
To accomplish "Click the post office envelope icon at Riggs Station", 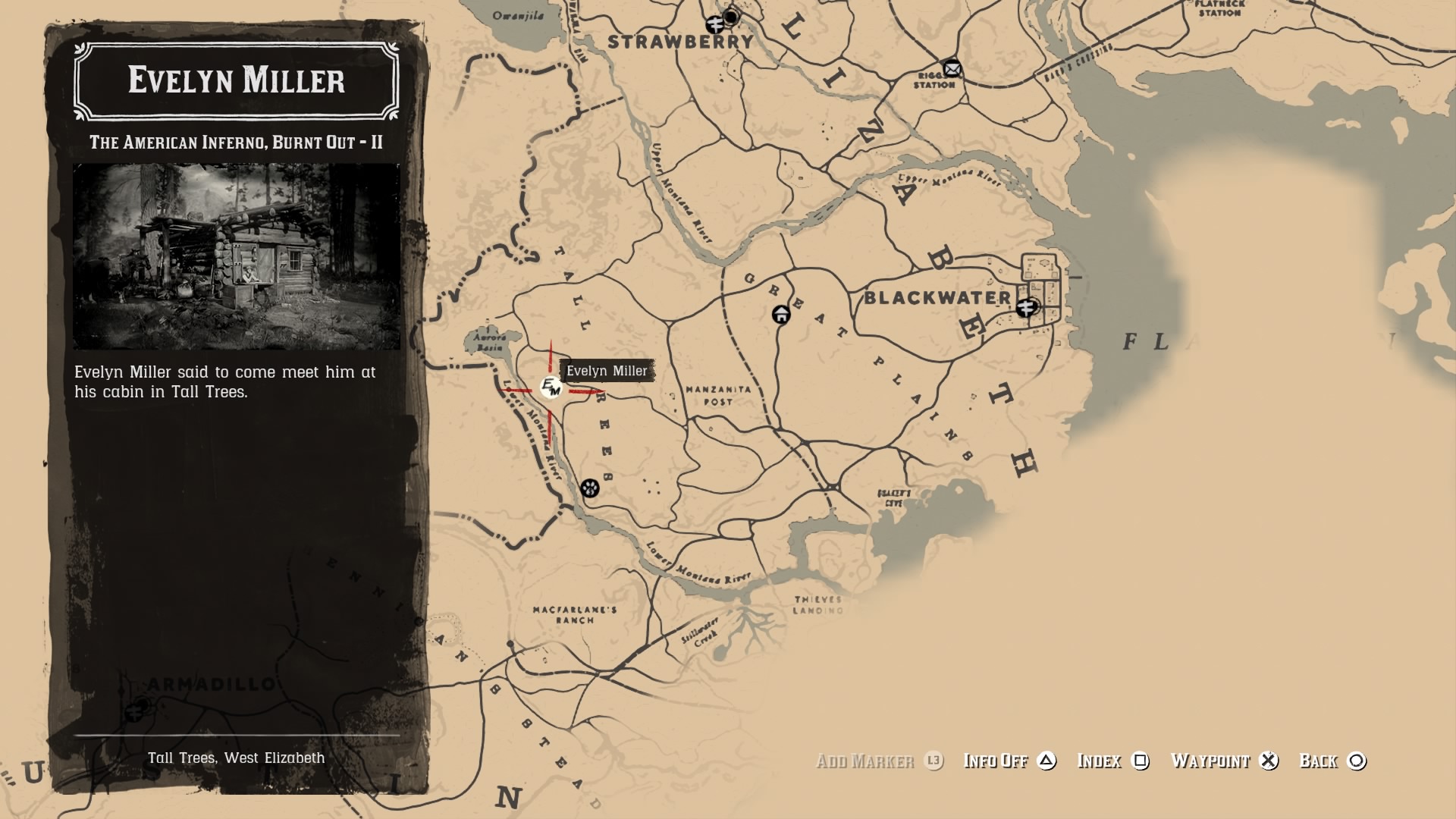I will point(951,67).
